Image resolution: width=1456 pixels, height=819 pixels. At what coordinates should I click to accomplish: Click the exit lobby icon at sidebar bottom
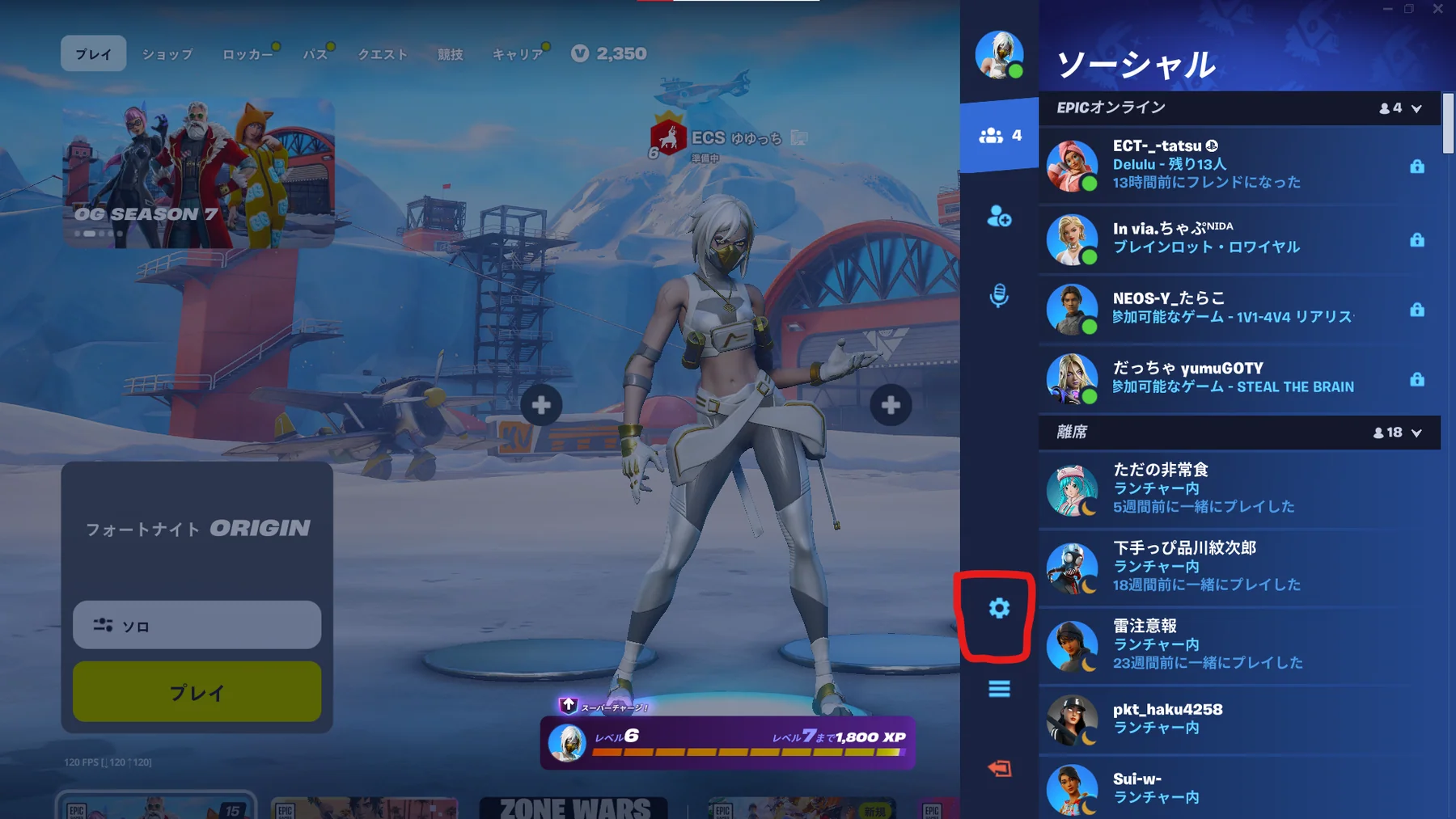(x=1000, y=769)
